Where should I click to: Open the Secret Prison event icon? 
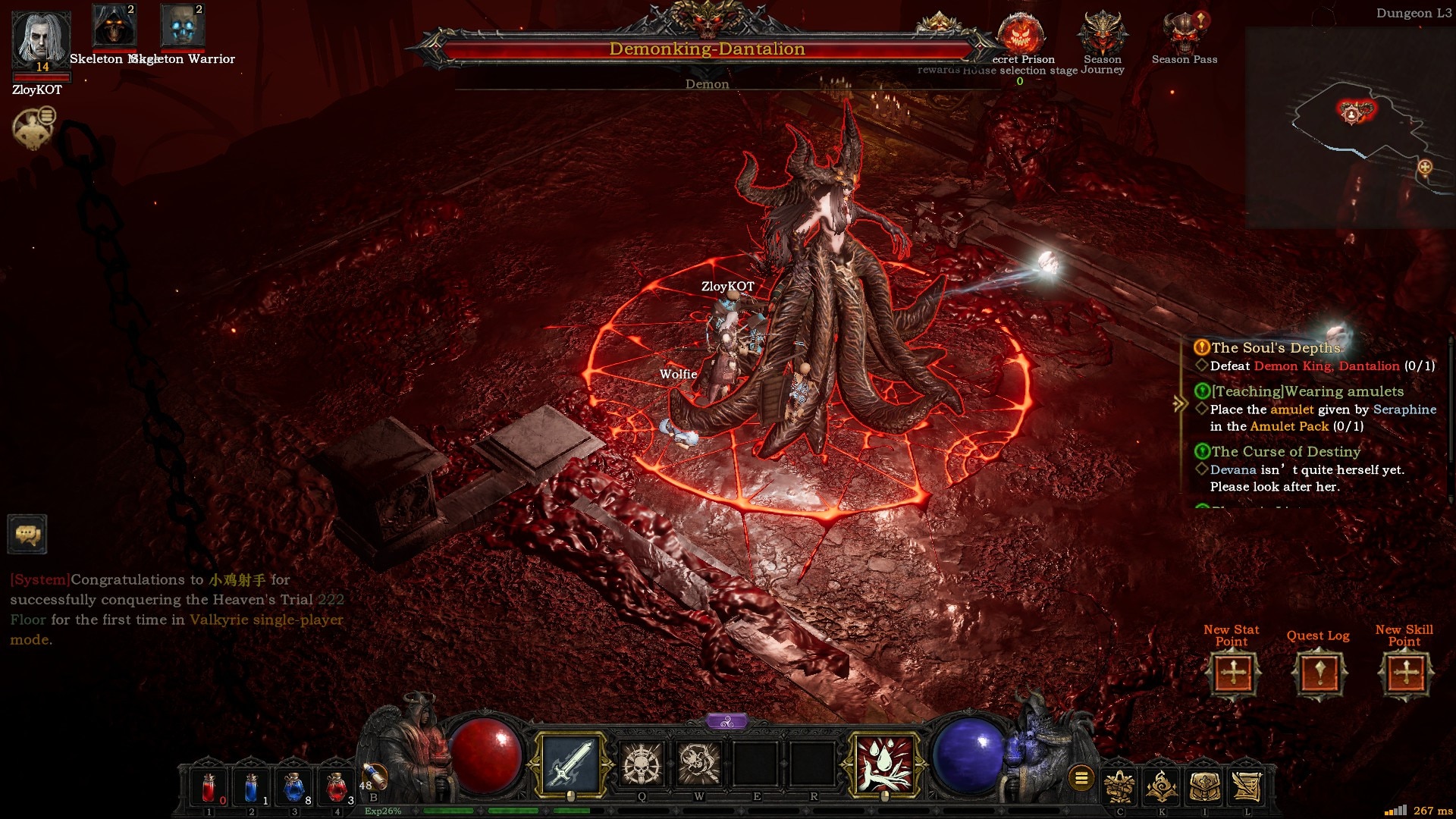pyautogui.click(x=1021, y=35)
